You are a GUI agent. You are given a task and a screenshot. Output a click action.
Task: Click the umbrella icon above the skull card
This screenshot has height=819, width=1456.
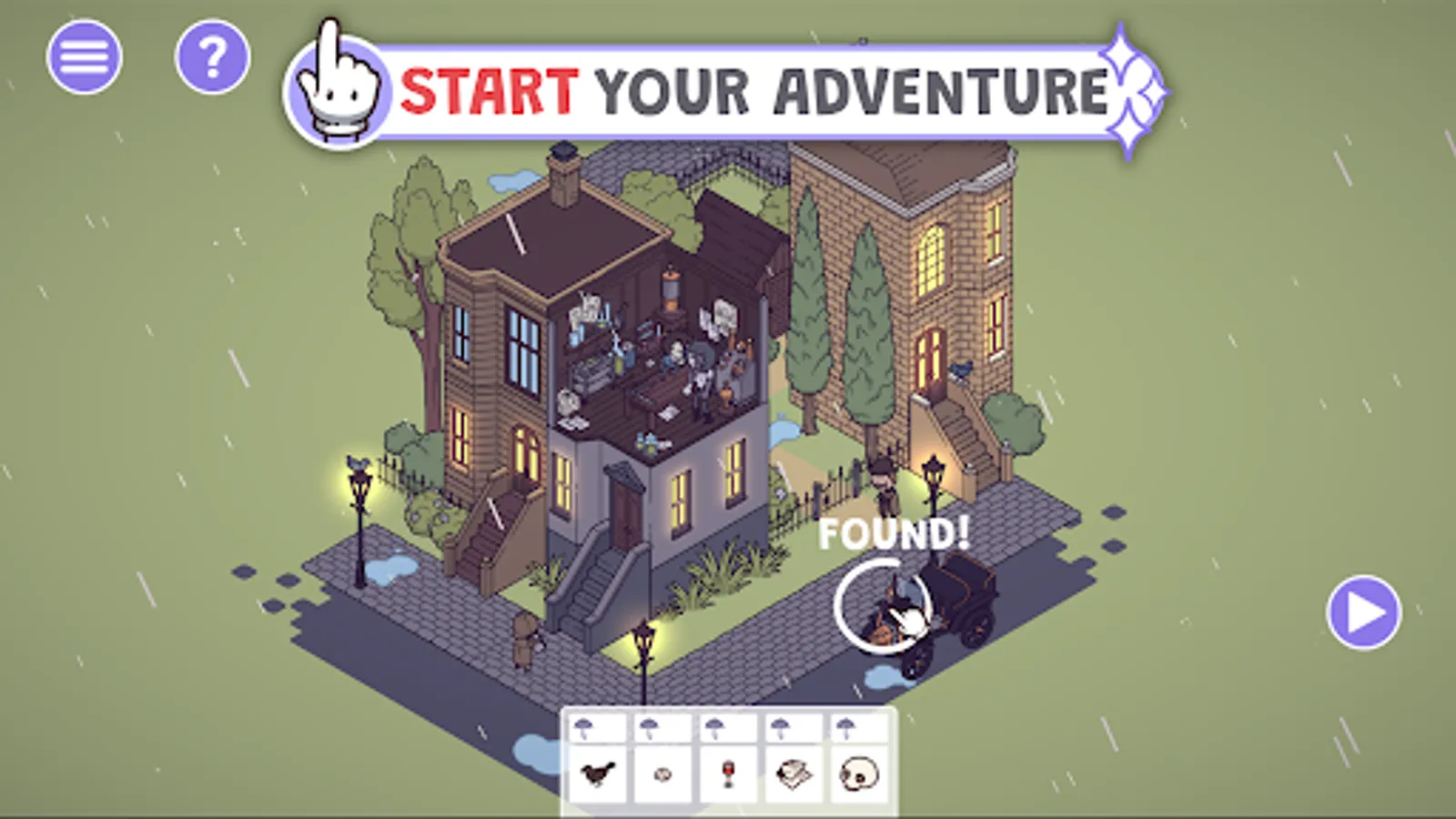pos(845,726)
